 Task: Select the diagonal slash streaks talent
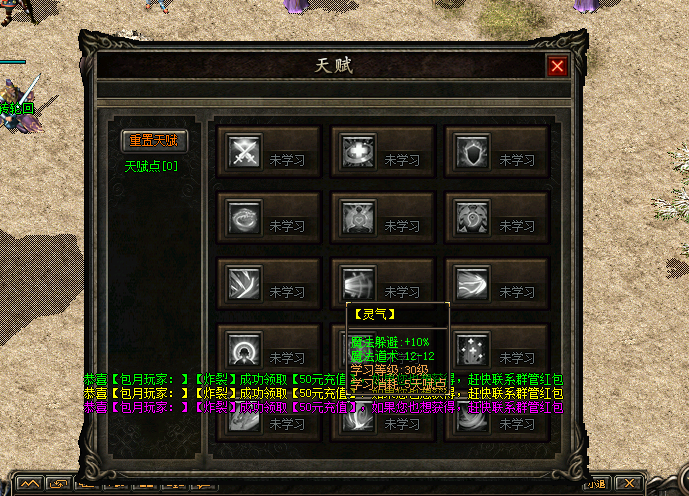[x=243, y=284]
